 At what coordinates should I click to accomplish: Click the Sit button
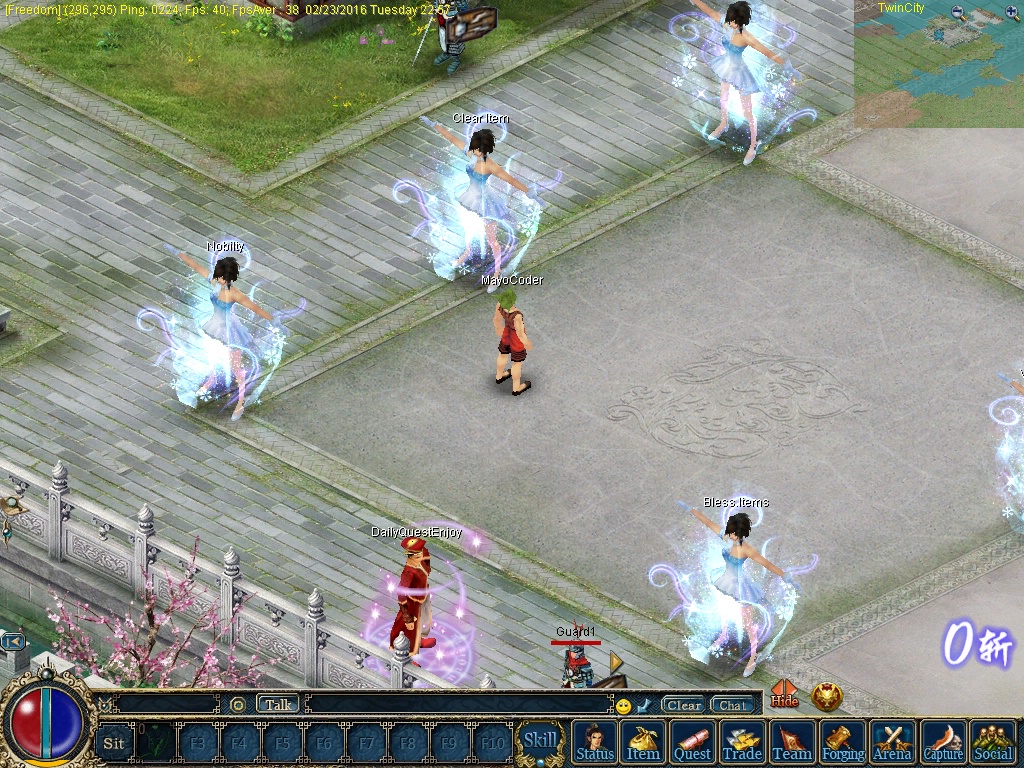(114, 743)
